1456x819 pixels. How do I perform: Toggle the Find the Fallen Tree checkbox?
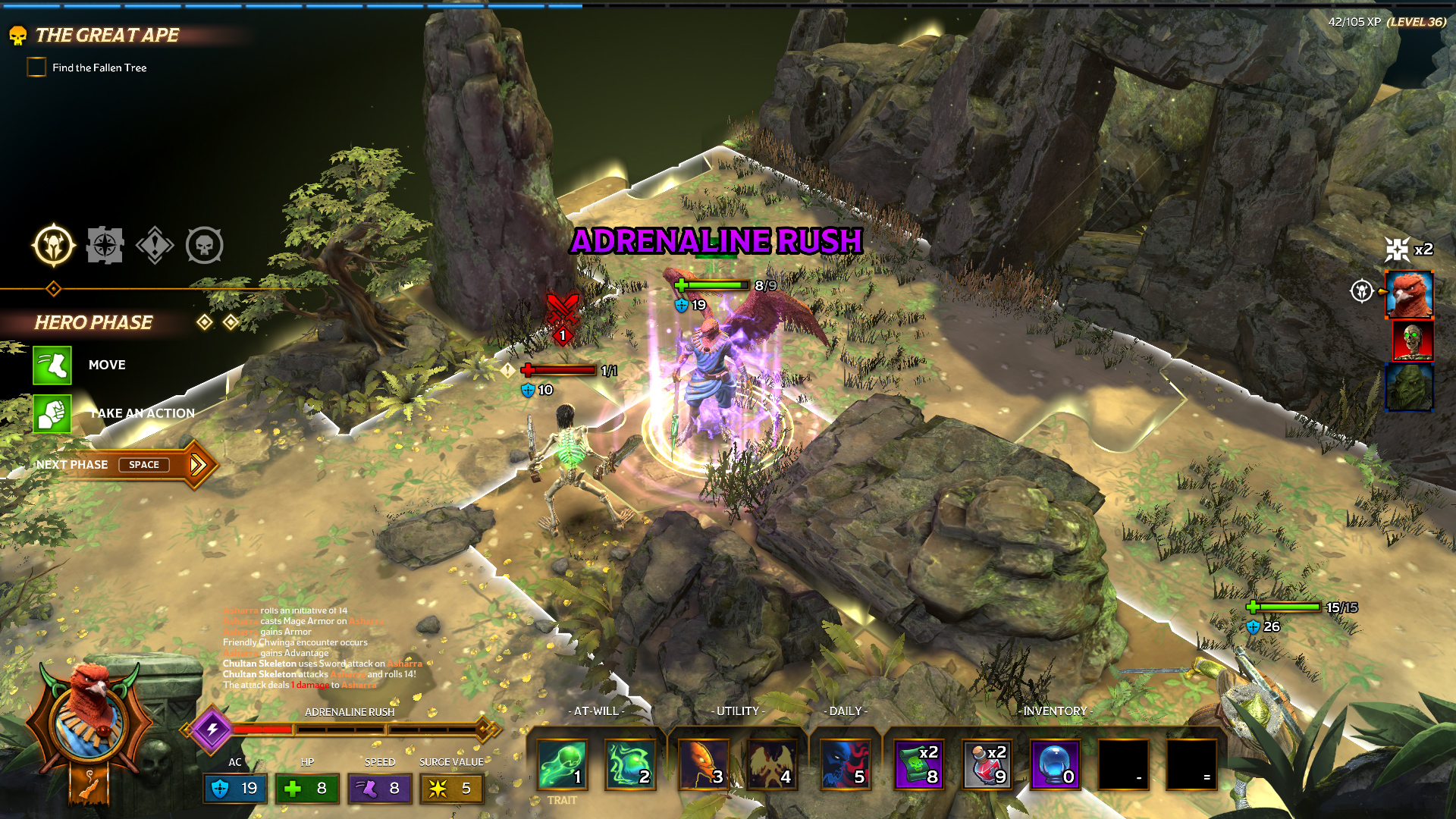tap(36, 67)
